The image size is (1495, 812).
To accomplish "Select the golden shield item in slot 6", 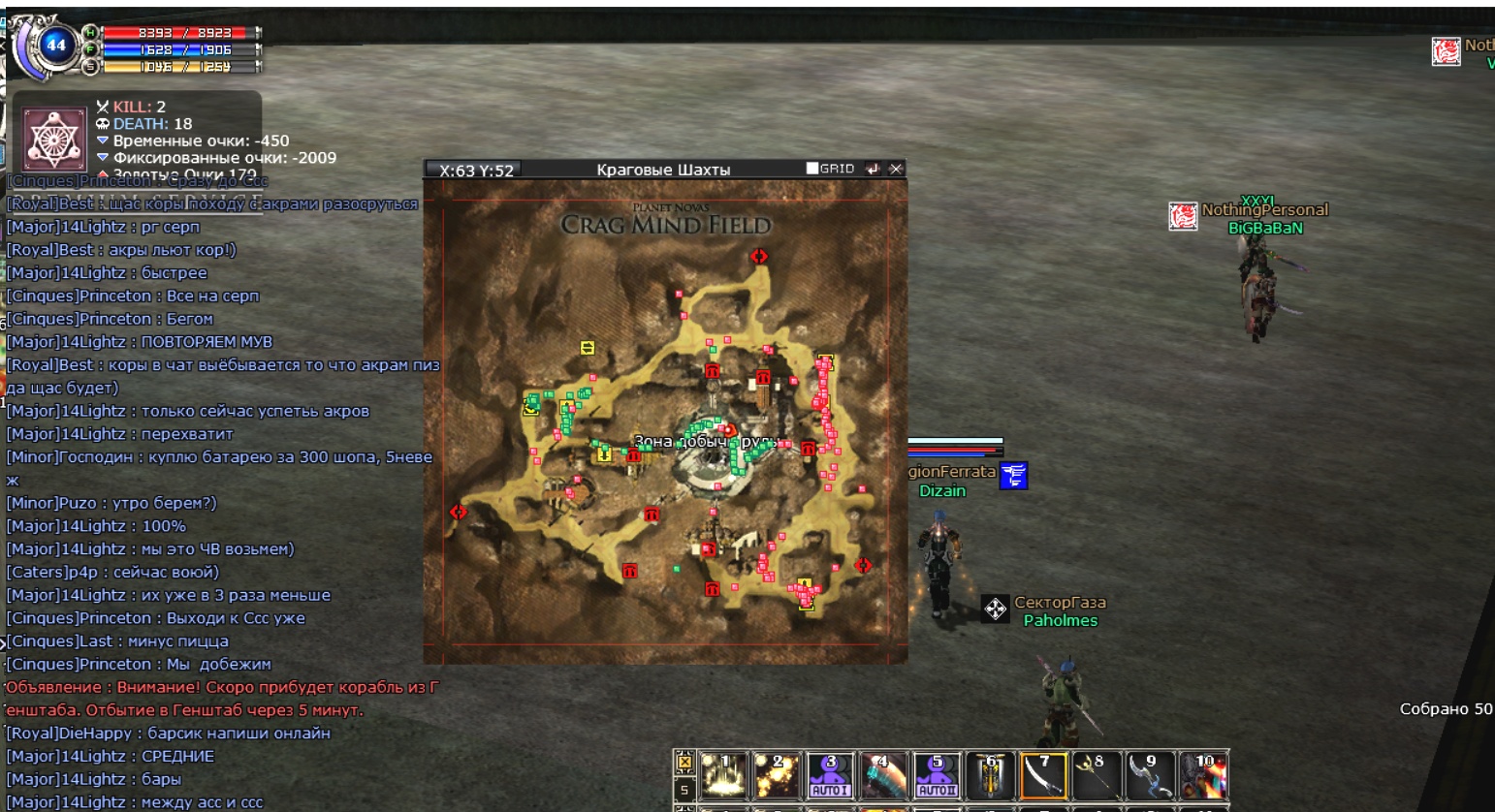I will [990, 775].
